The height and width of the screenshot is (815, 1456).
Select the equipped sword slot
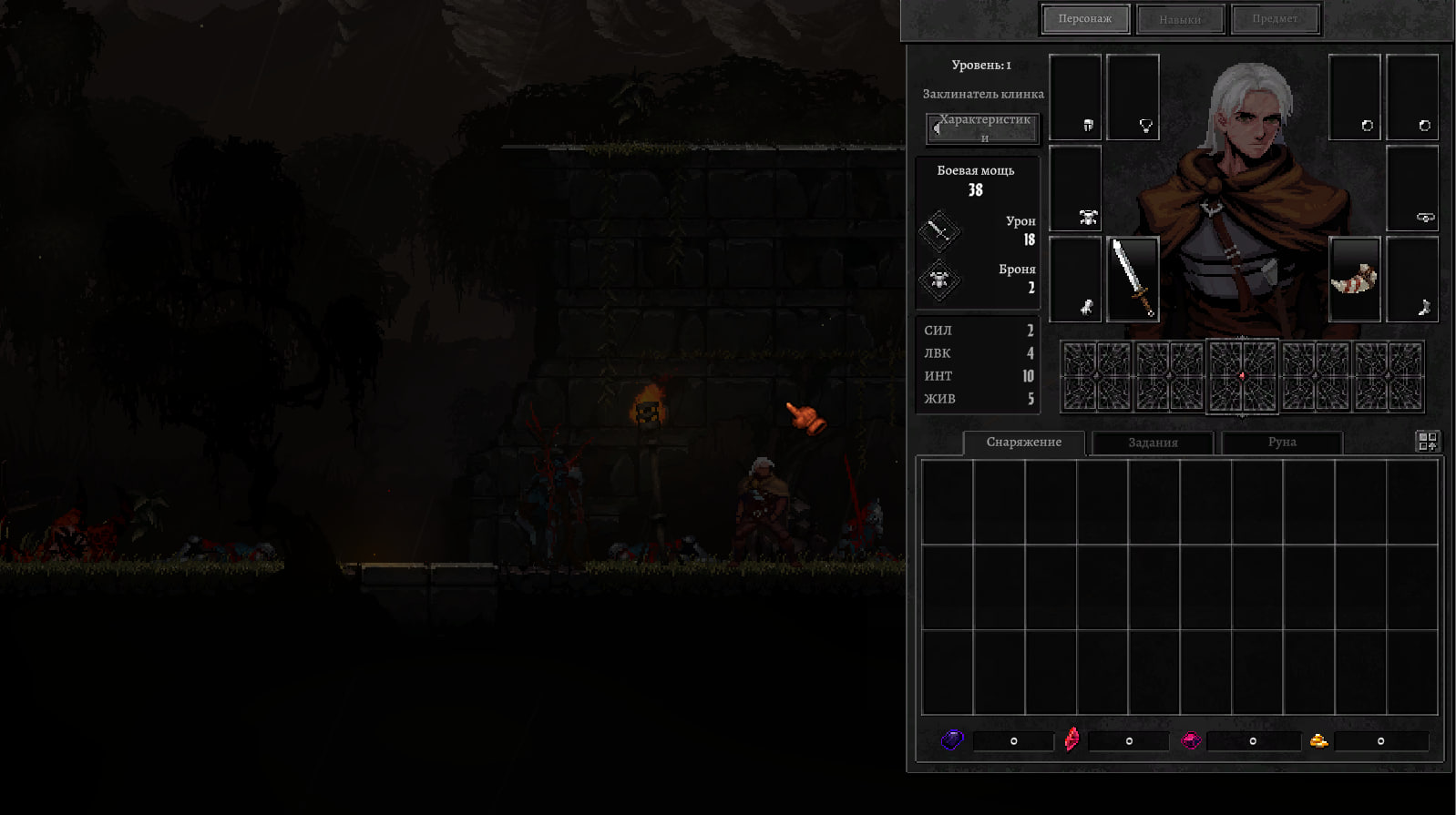pyautogui.click(x=1133, y=280)
